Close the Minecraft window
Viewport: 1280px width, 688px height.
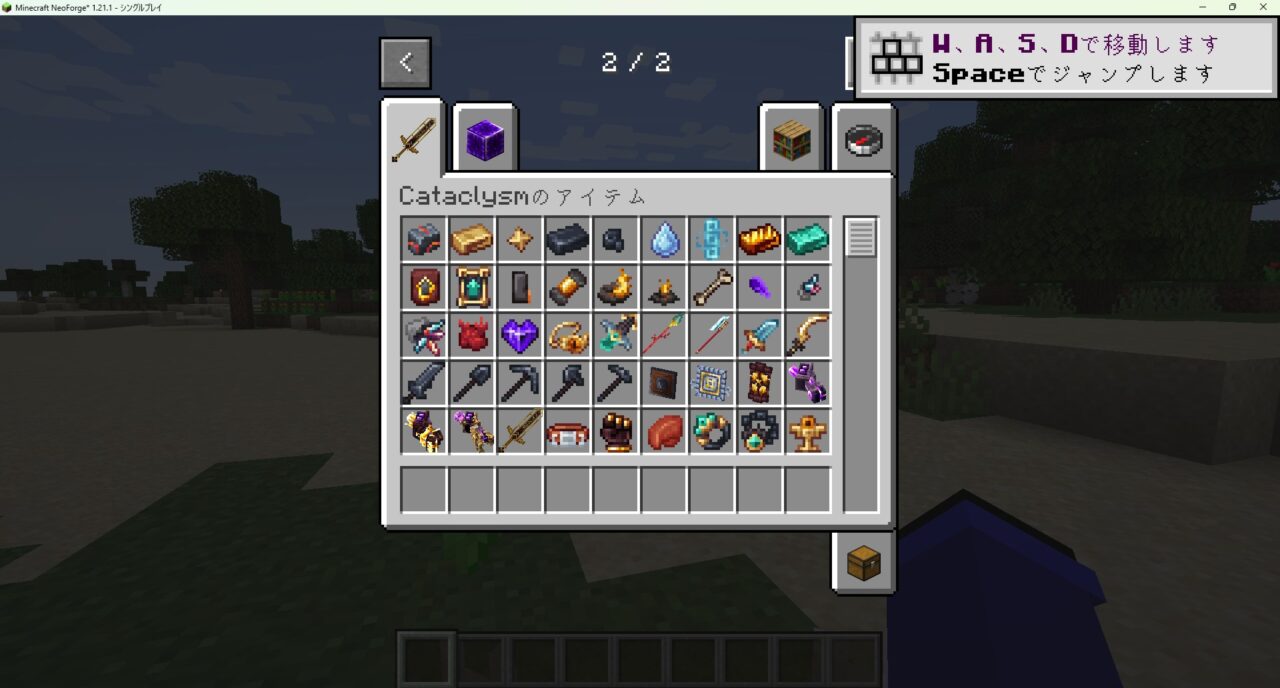(x=1262, y=7)
